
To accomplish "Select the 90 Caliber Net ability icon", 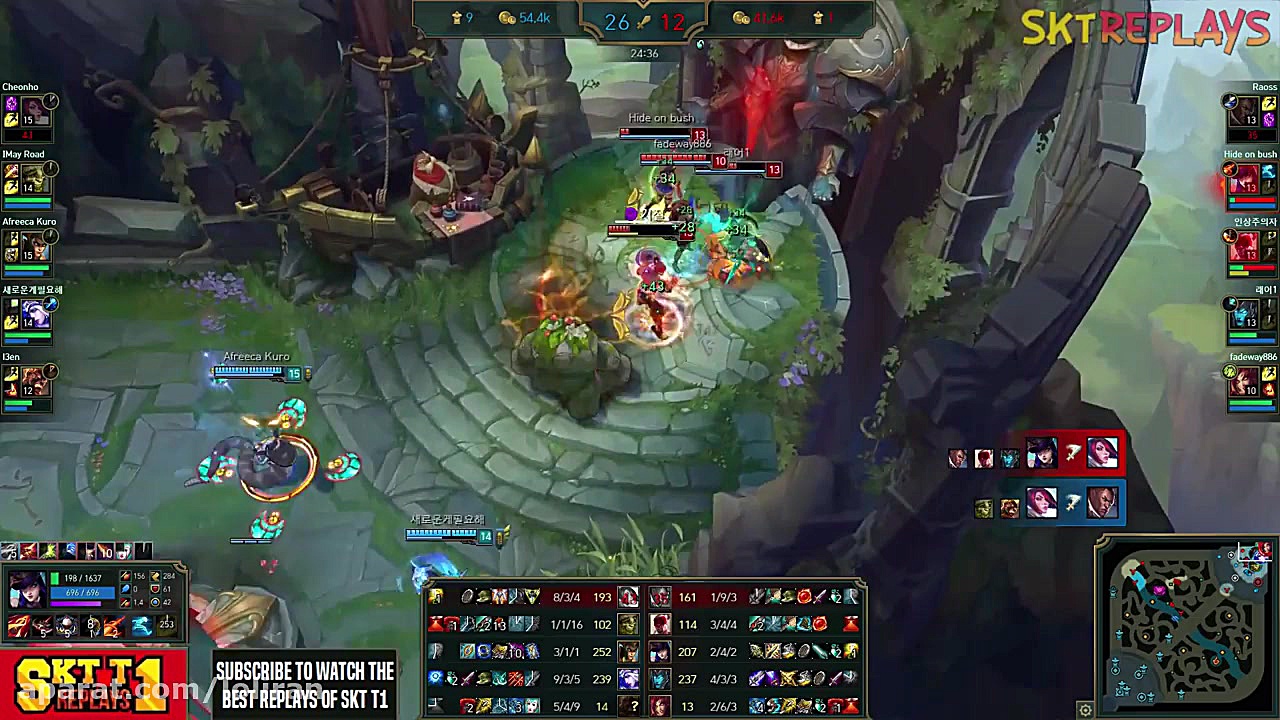I will (65, 625).
